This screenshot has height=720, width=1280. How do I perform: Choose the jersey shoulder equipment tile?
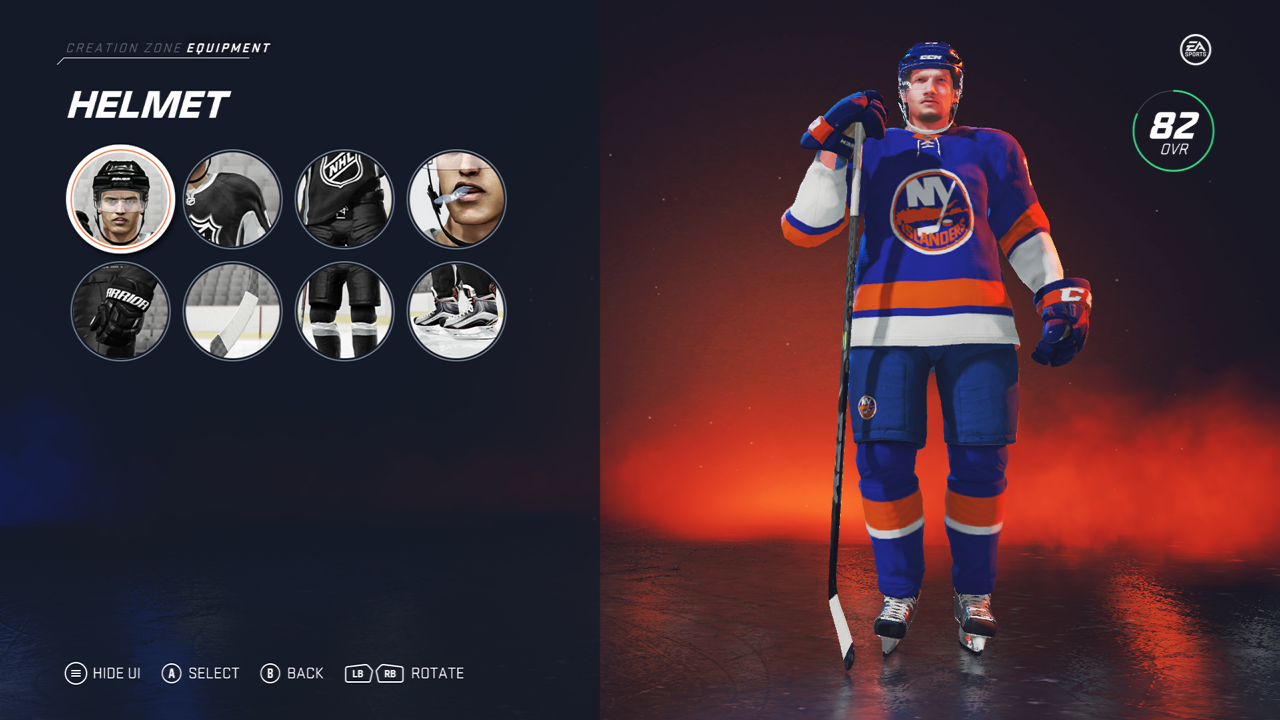coord(233,199)
